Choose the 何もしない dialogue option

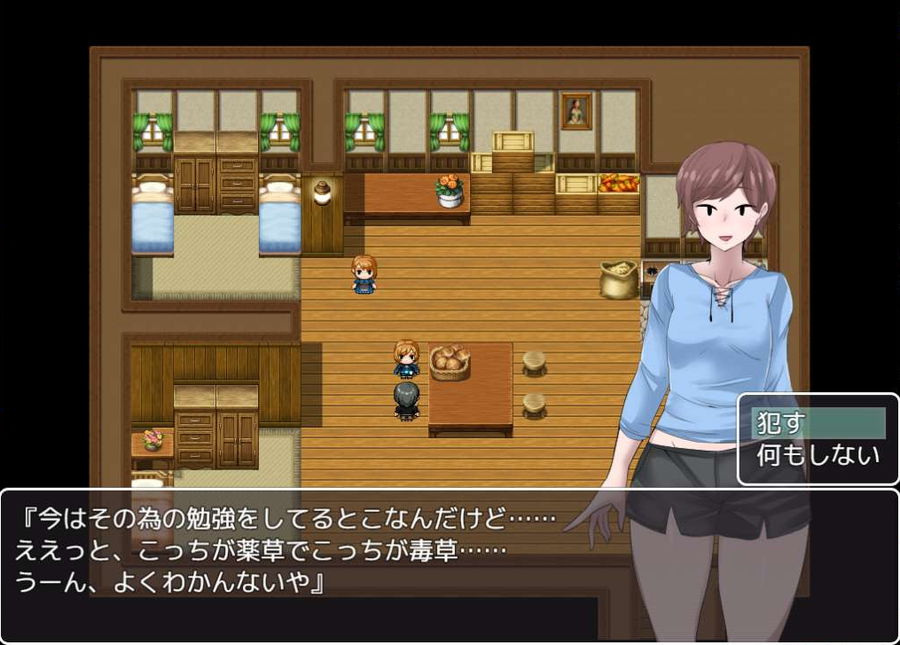[817, 456]
